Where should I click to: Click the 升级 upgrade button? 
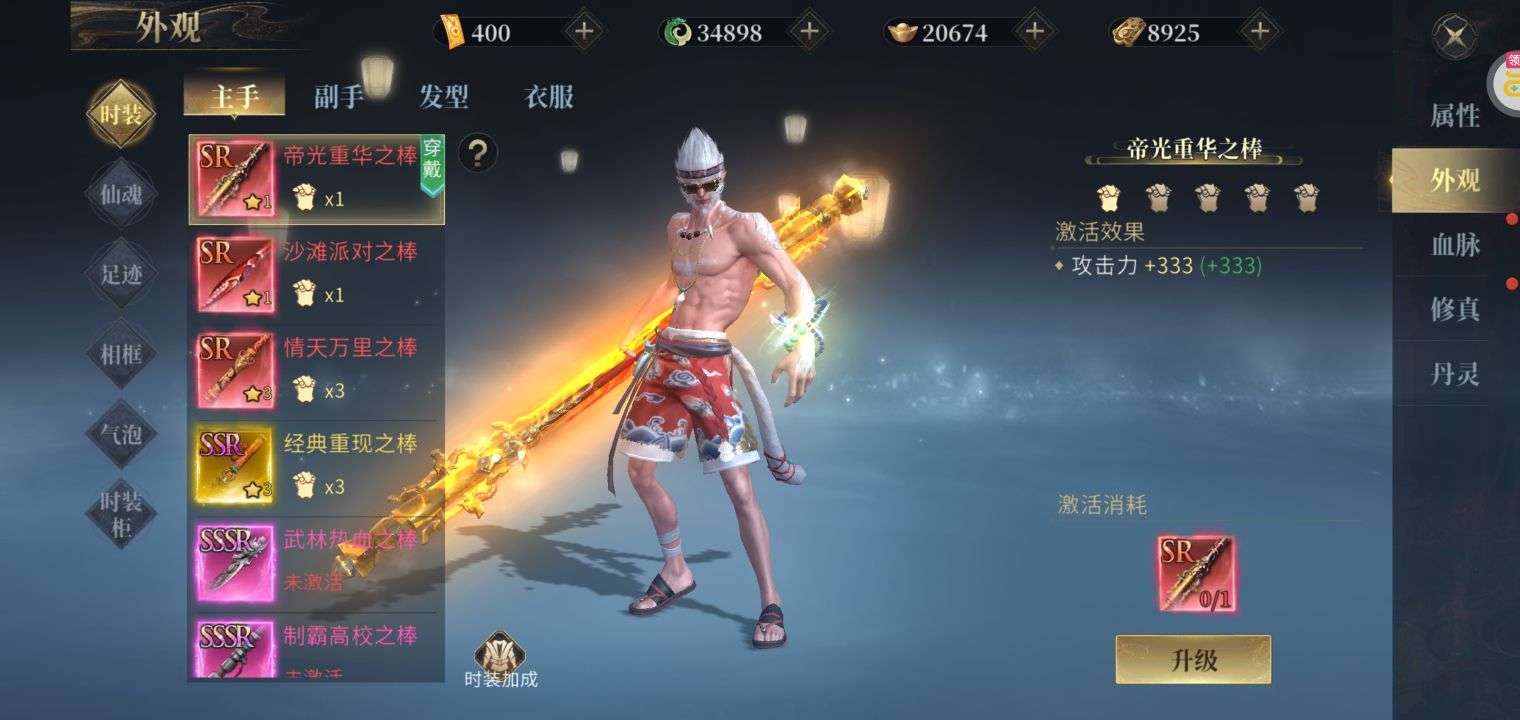[1193, 660]
